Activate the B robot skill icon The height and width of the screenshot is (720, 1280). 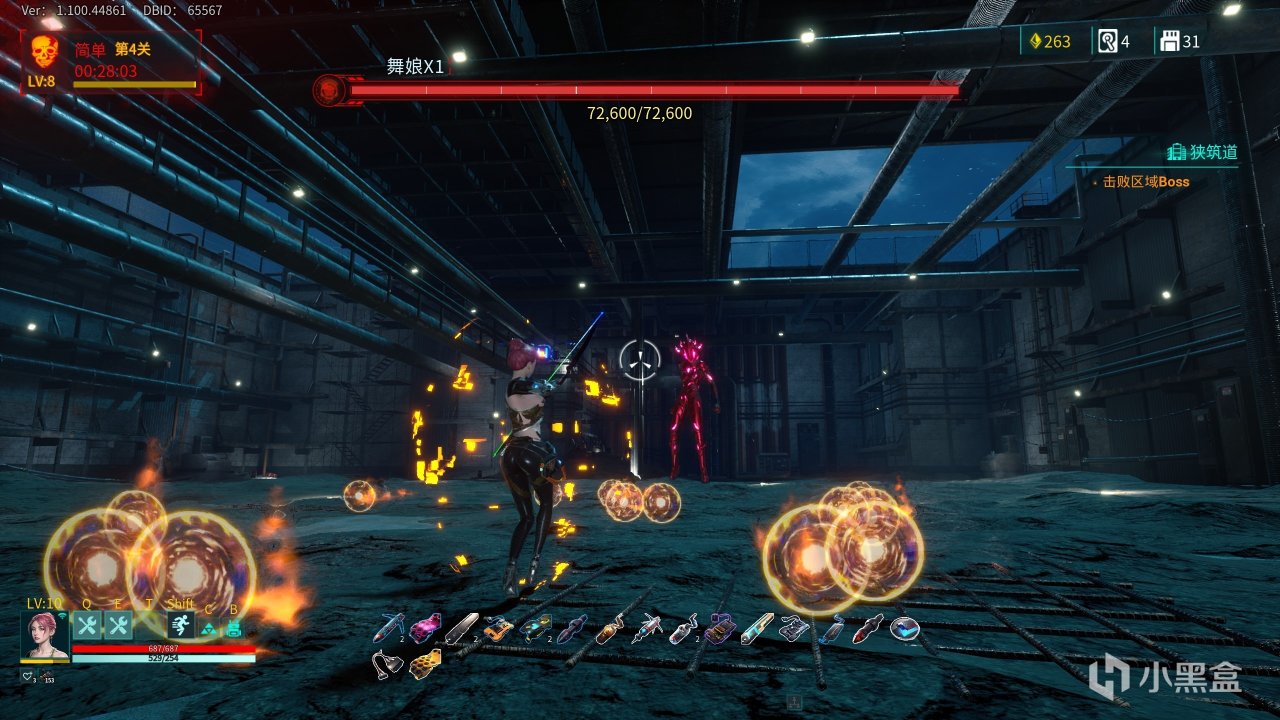tap(234, 629)
